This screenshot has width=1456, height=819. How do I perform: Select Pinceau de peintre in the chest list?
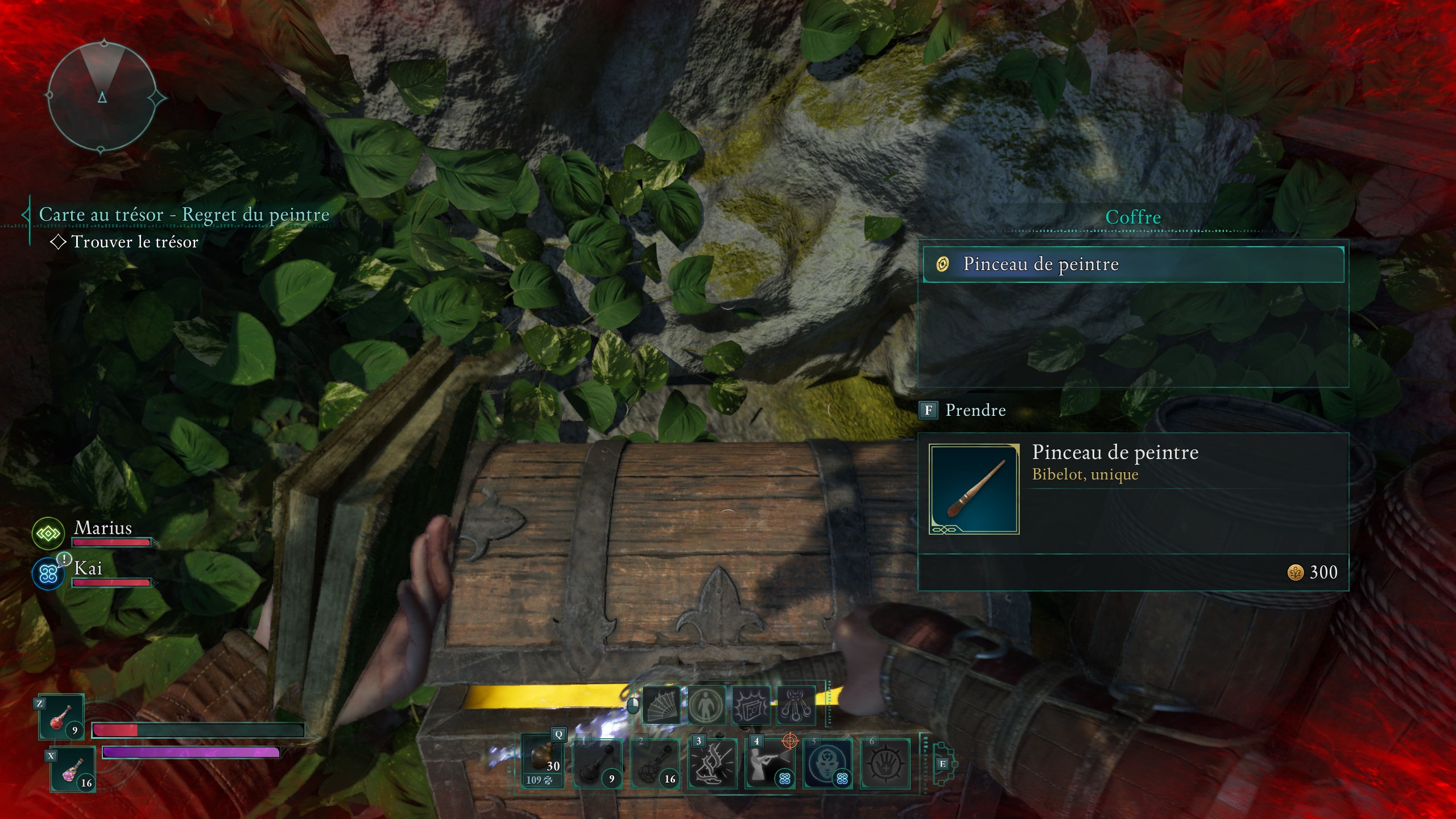coord(1133,264)
